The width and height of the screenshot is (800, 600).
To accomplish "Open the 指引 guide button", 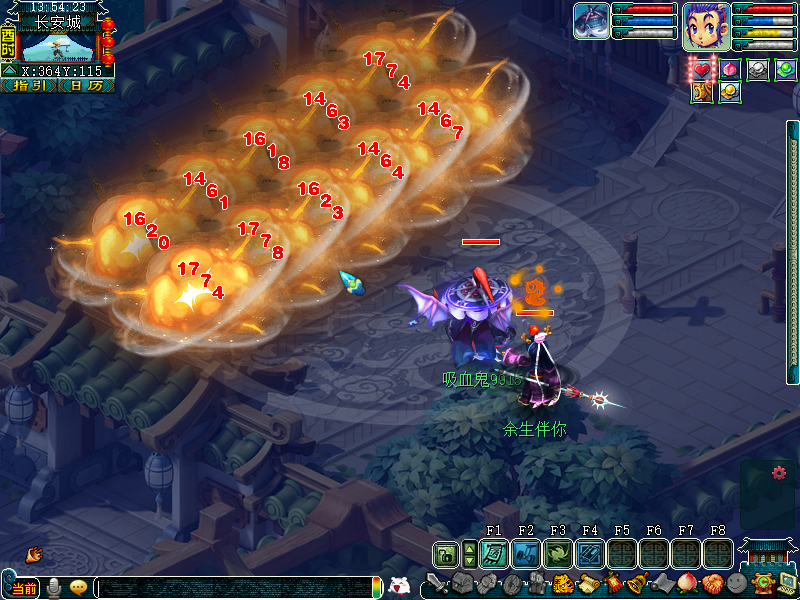I will (28, 86).
